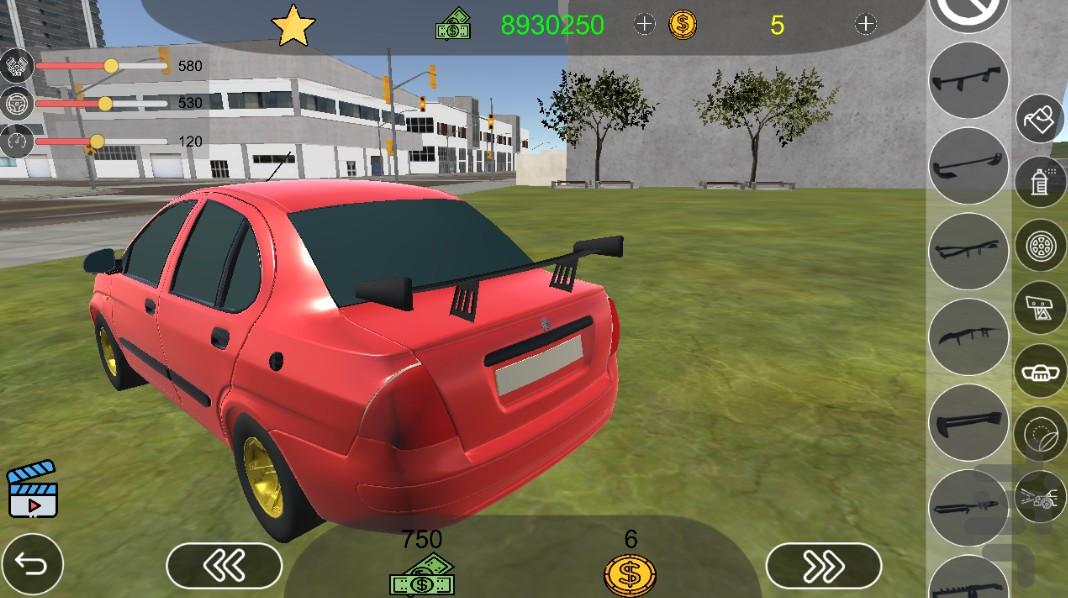Switch to the wheel rims category
The width and height of the screenshot is (1068, 598).
pos(1041,245)
